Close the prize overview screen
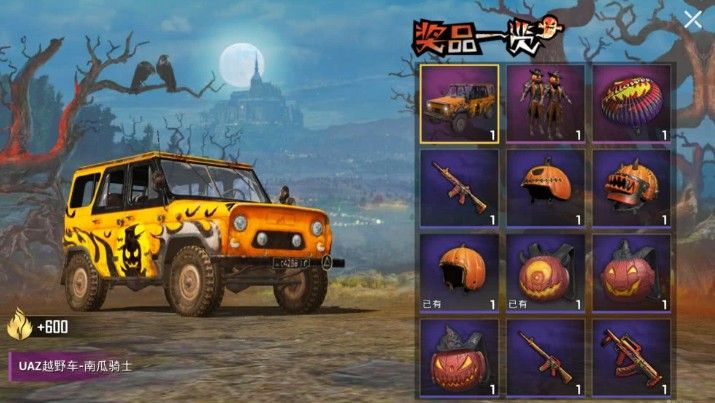 pyautogui.click(x=692, y=18)
